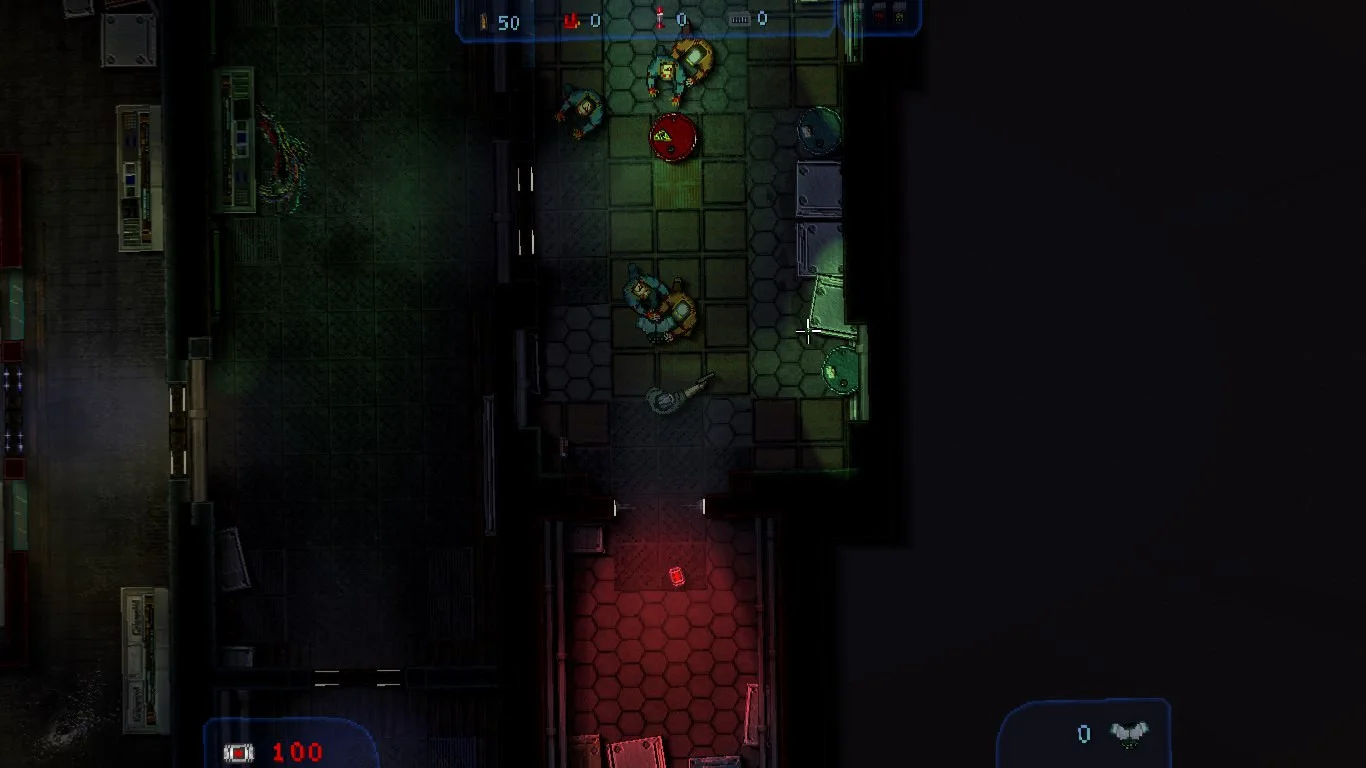The width and height of the screenshot is (1366, 768).
Task: Click the grey armor vest icon
Action: click(x=1129, y=734)
